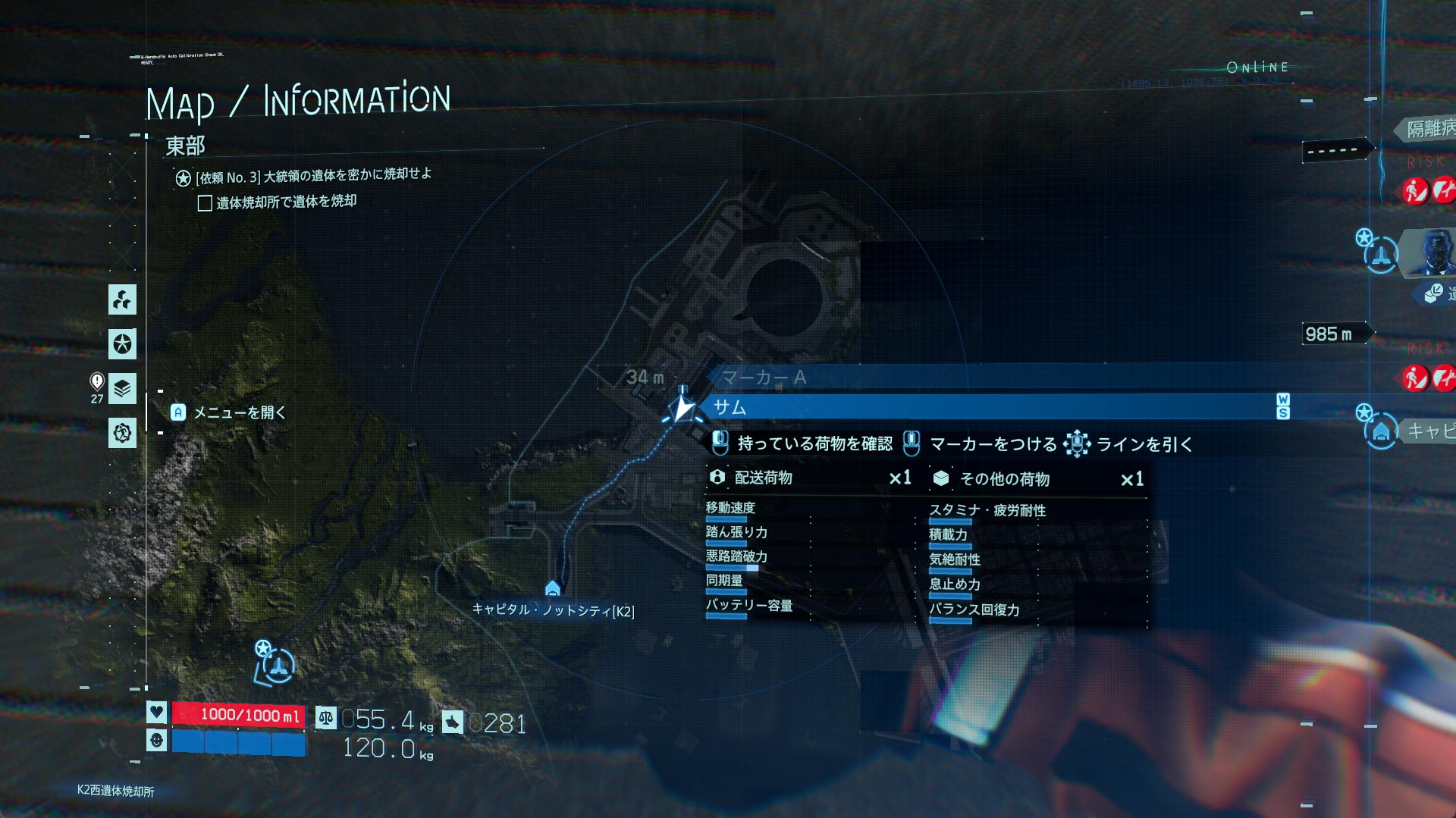Select order No. 3 entry in the objectives list
Screen dimensions: 1456x818
pyautogui.click(x=312, y=176)
